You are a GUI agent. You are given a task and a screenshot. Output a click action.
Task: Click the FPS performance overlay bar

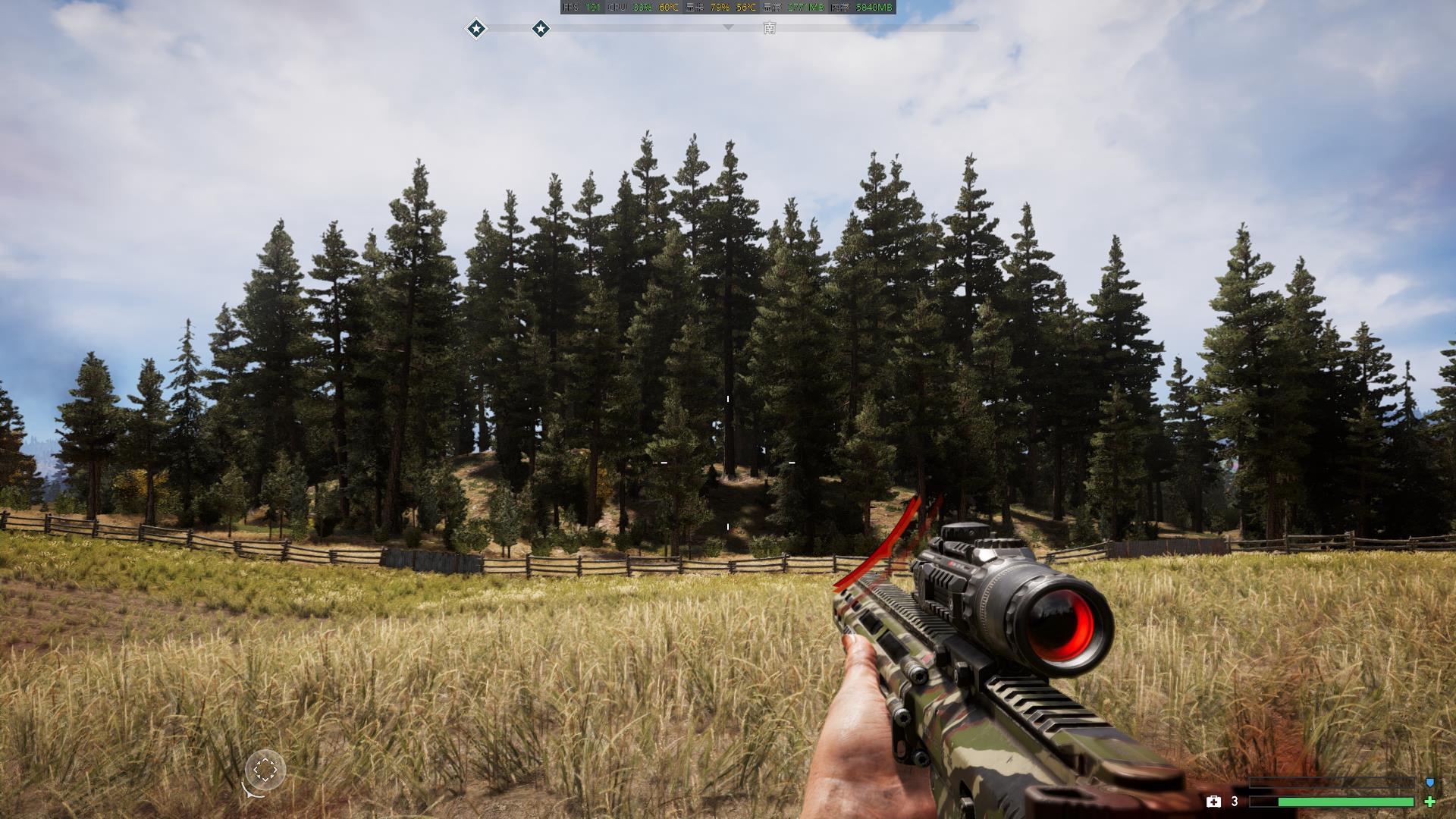tap(728, 8)
